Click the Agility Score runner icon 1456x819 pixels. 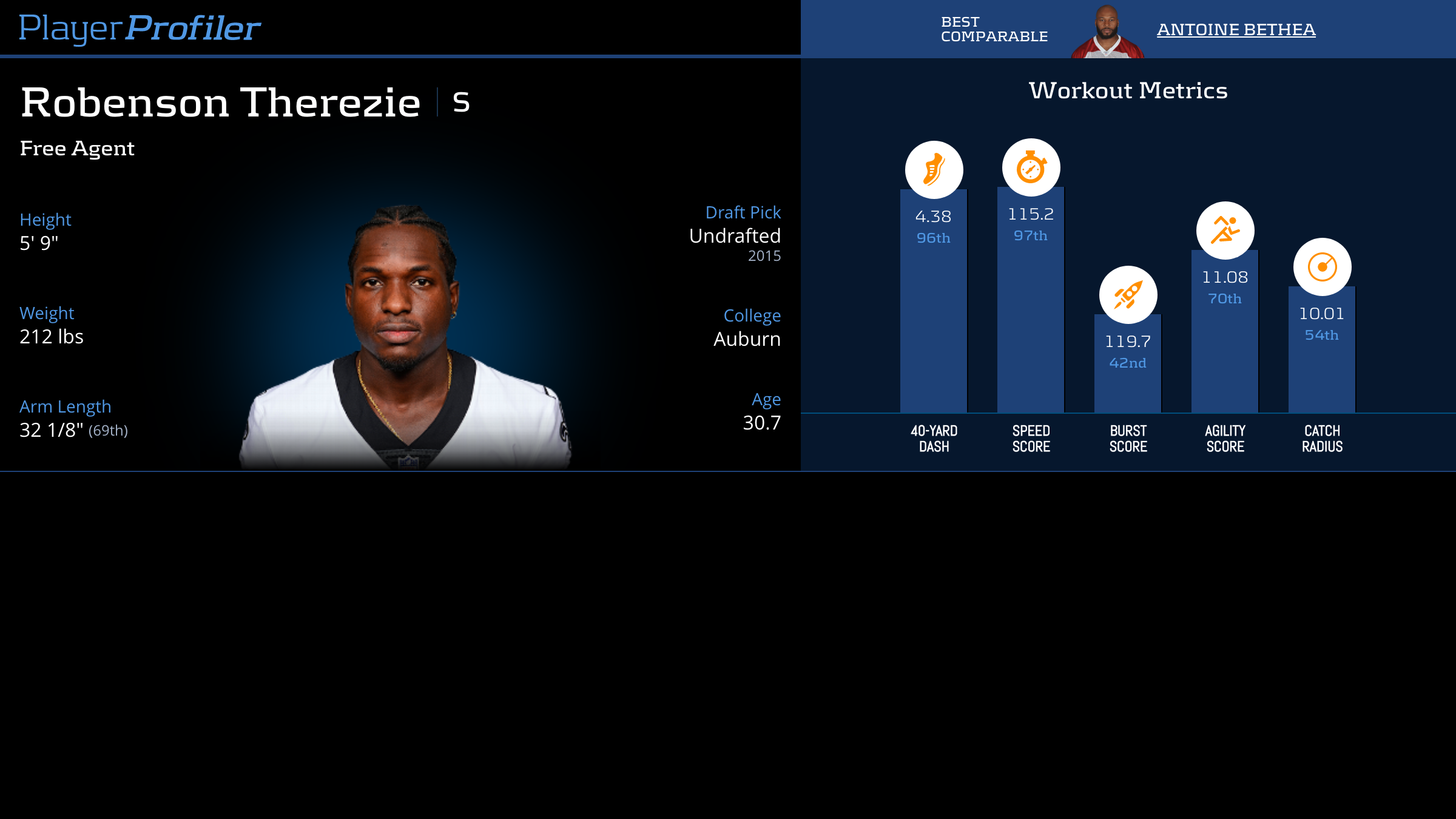point(1225,231)
